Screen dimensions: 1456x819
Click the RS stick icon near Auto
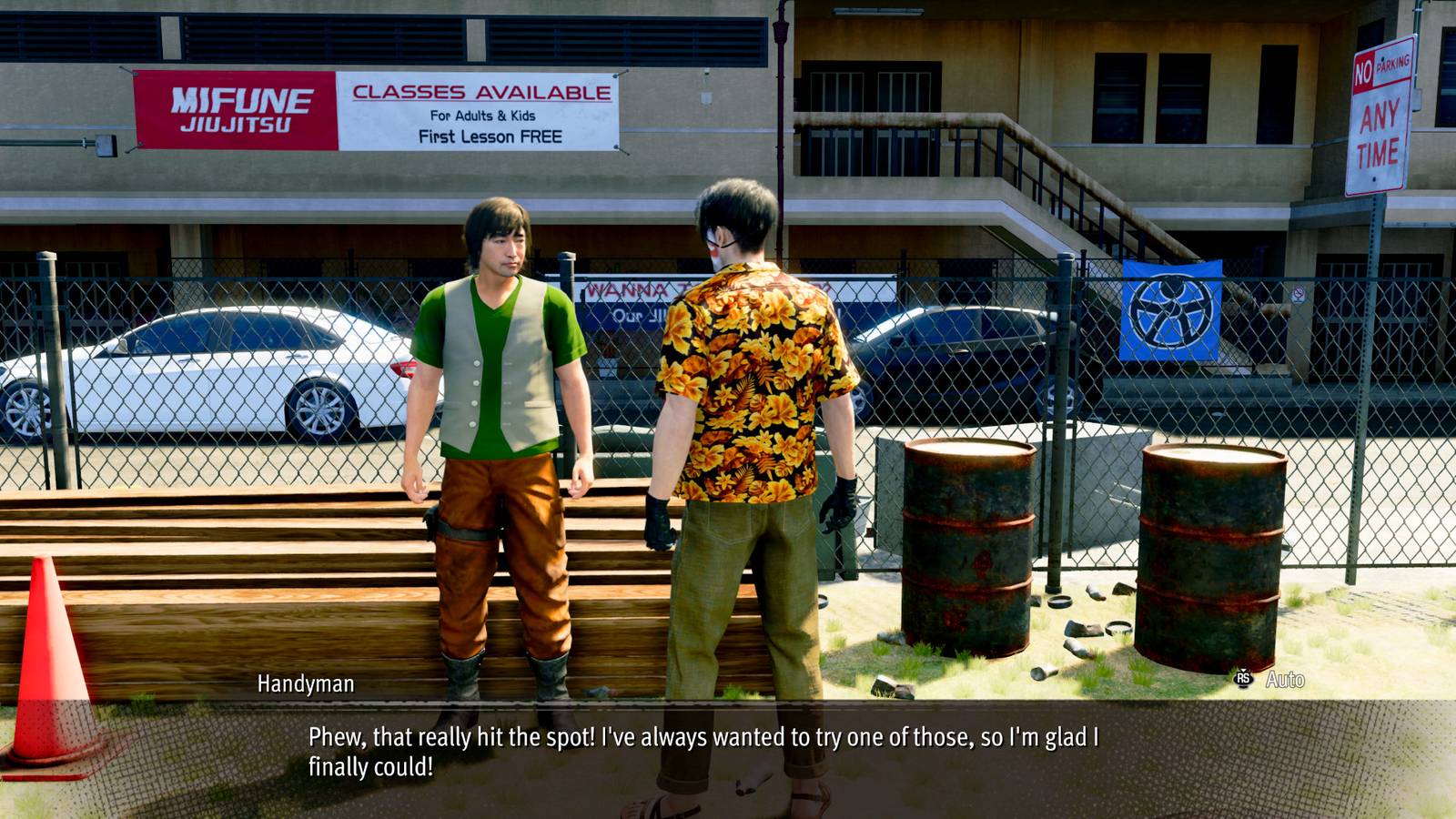pos(1243,679)
